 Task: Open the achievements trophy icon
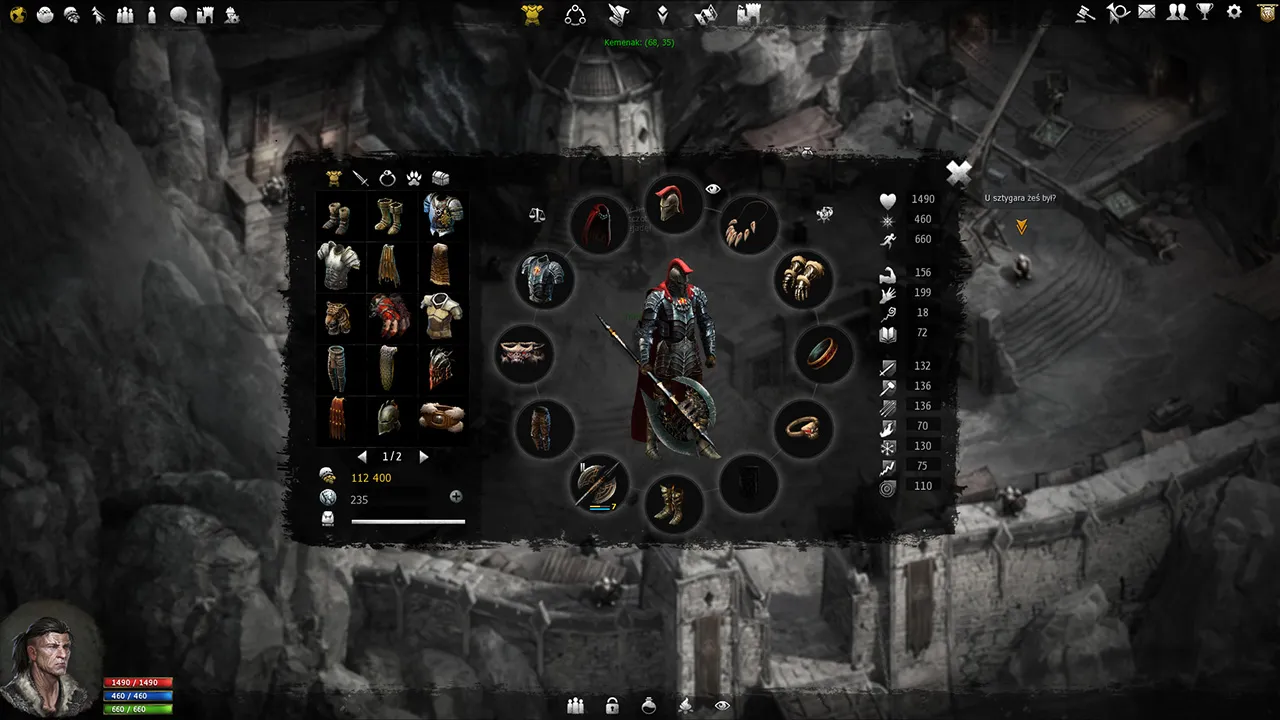click(x=1207, y=14)
